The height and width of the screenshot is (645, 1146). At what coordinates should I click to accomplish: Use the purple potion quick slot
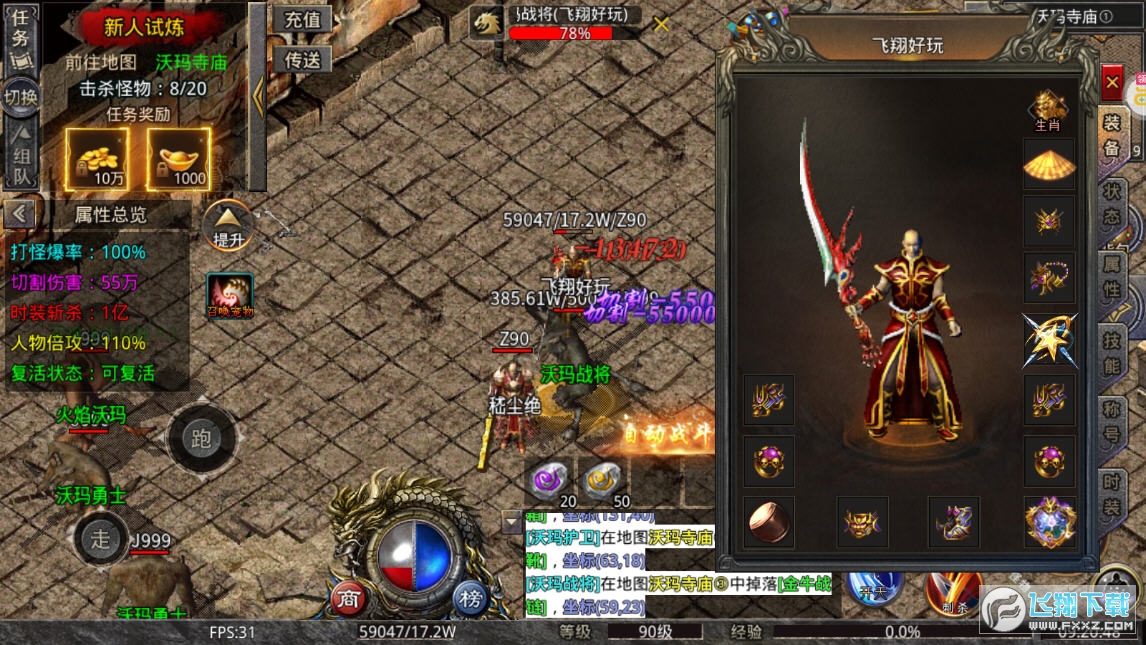549,481
